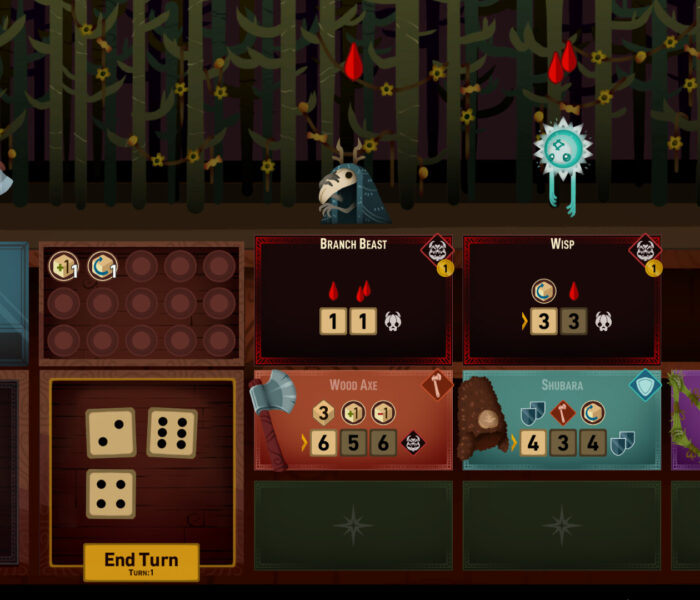
Task: Pick the die showing six pips
Action: pyautogui.click(x=172, y=432)
